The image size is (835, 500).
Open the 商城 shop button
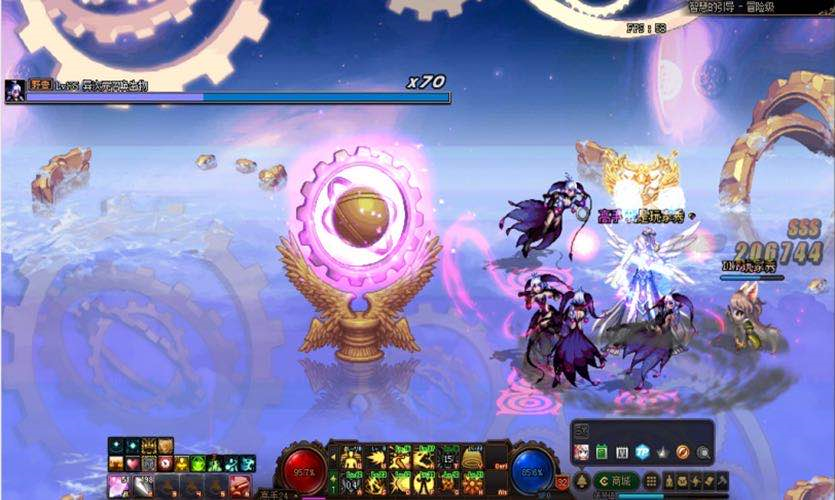click(x=618, y=481)
